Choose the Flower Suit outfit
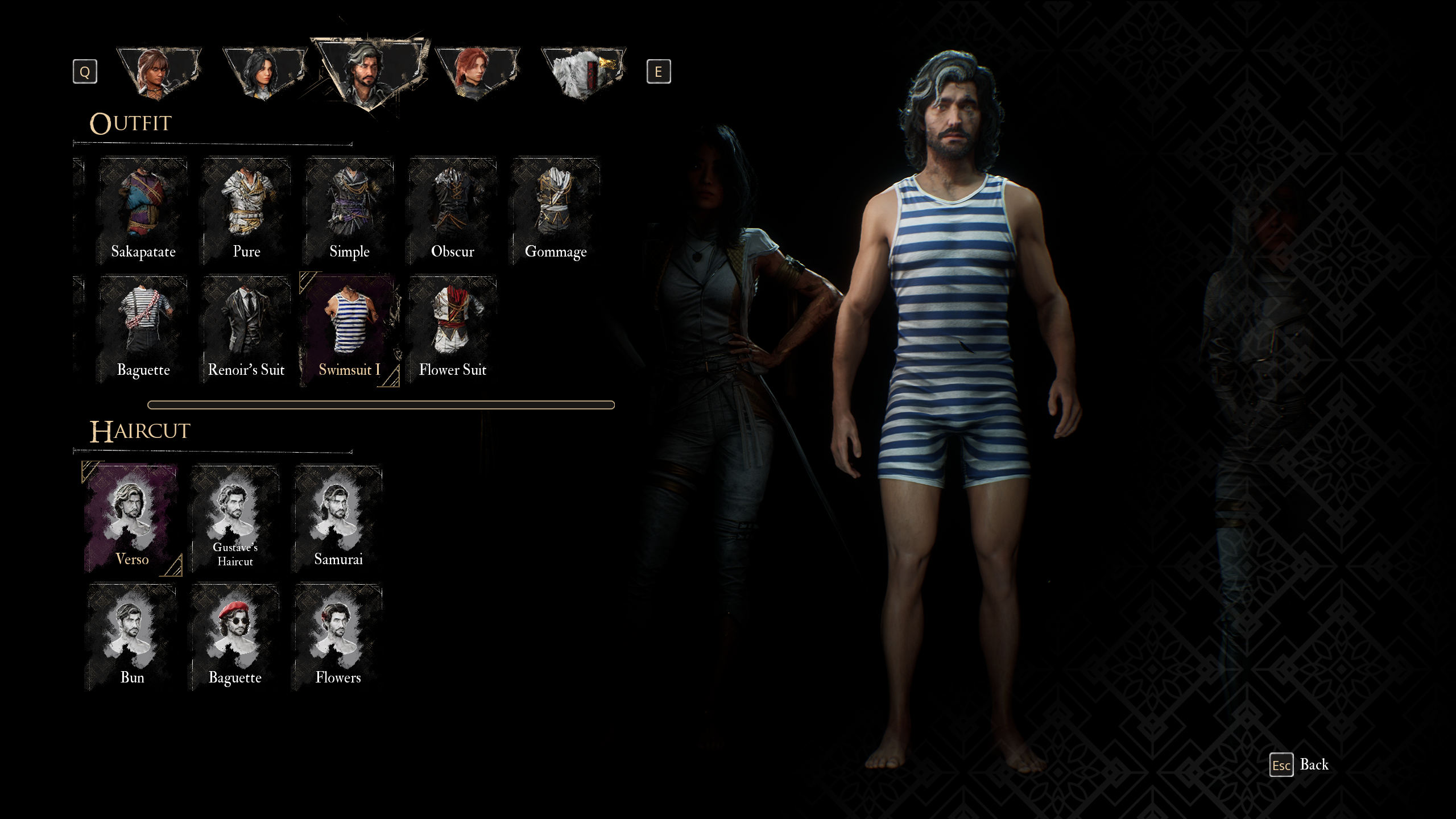Viewport: 1456px width, 819px height. click(452, 329)
